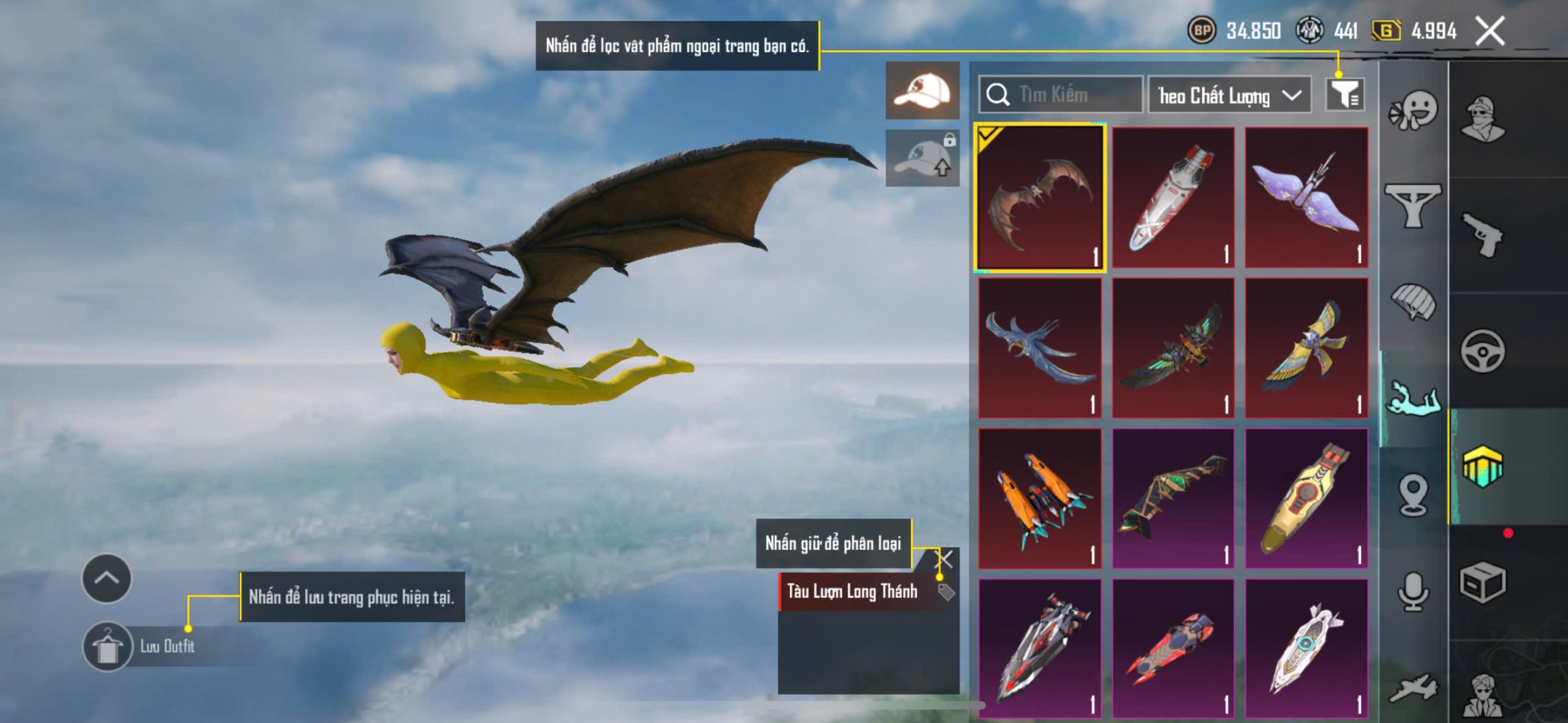
Task: Choose the purple butterfly-wing glider
Action: pyautogui.click(x=1306, y=198)
